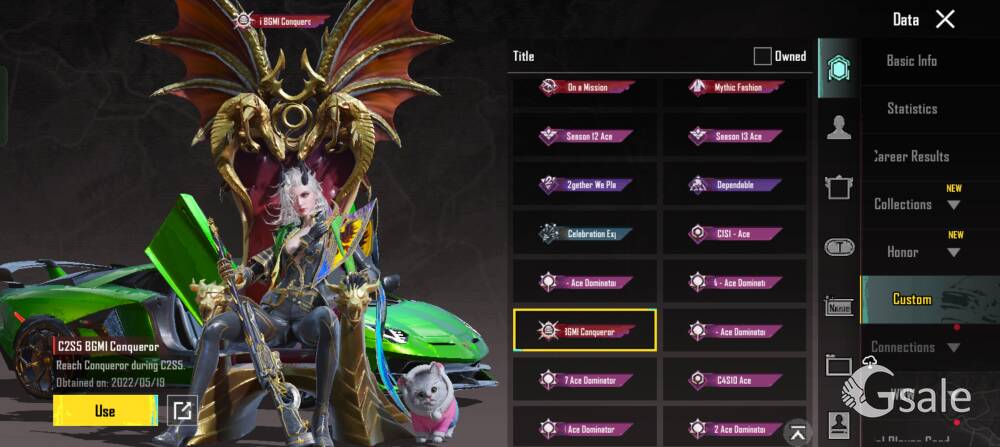This screenshot has width=1000, height=447.
Task: Pick the C1S1 - Ace title
Action: point(733,233)
